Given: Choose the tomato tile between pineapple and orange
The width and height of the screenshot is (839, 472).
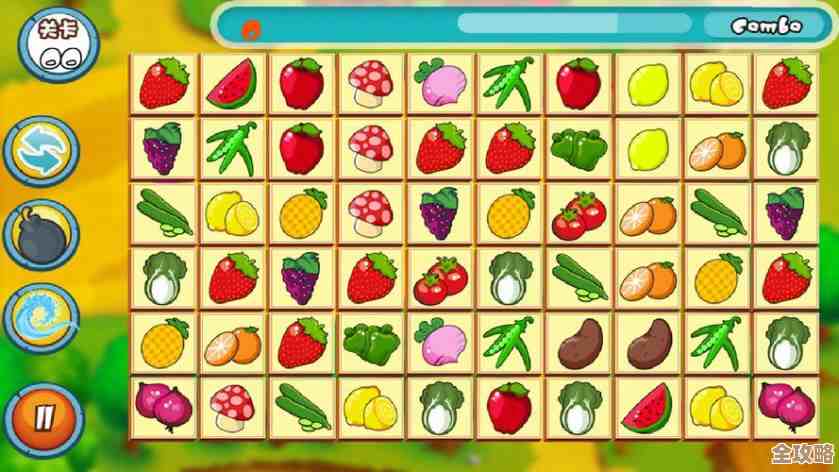Looking at the screenshot, I should click(579, 213).
